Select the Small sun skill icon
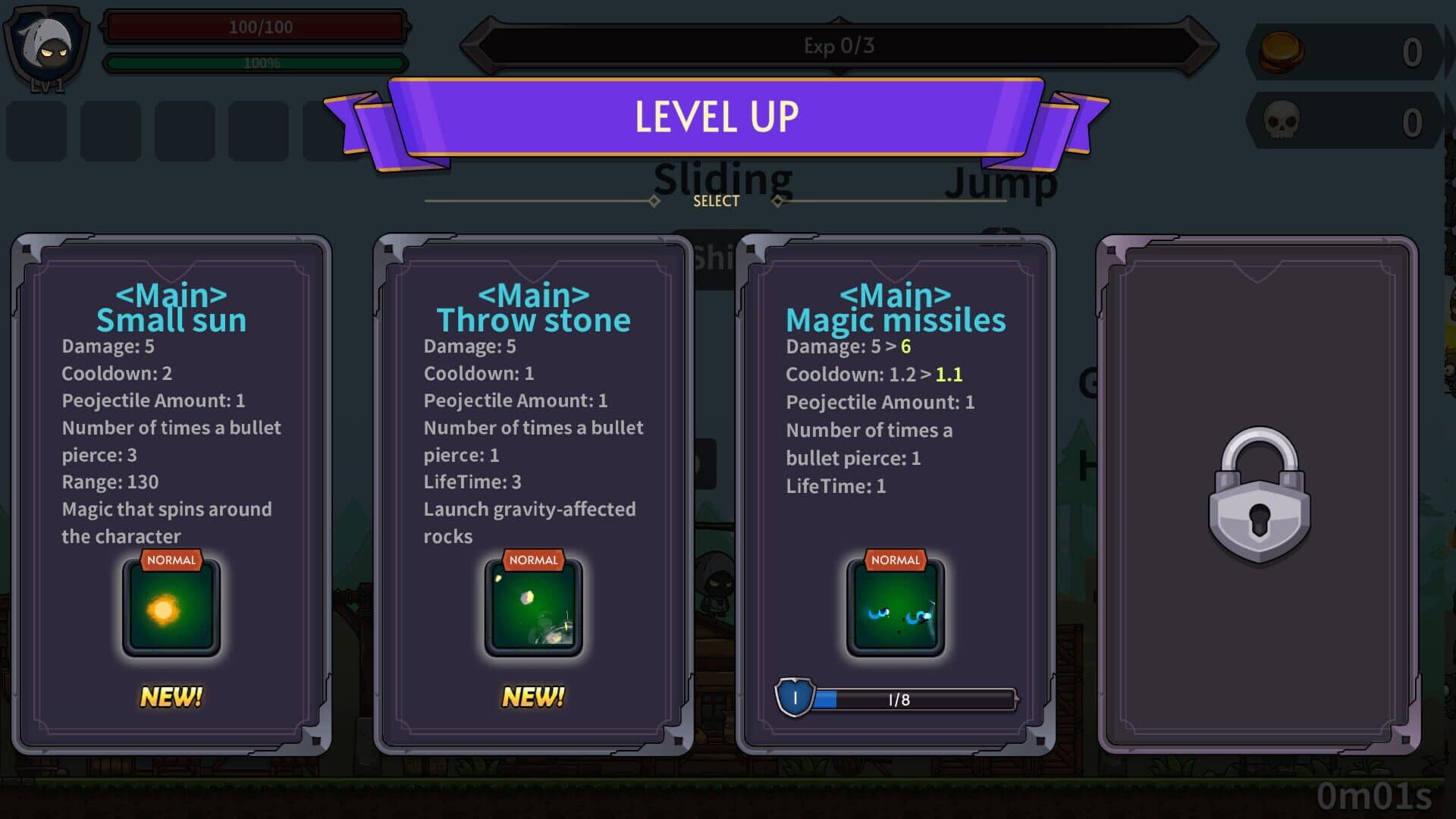Image resolution: width=1456 pixels, height=819 pixels. [x=171, y=607]
